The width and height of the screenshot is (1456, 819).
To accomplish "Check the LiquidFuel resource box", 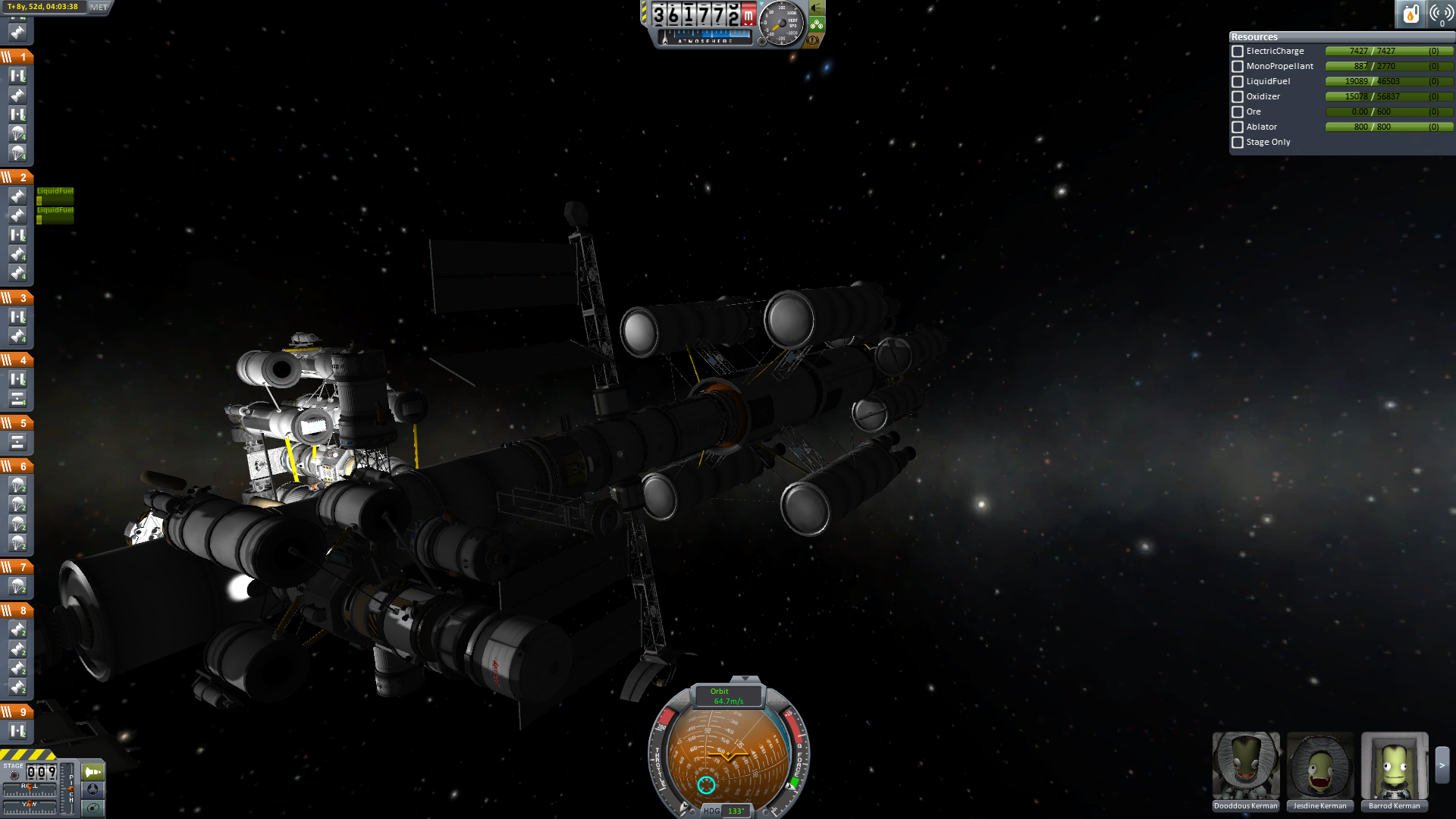I will pyautogui.click(x=1238, y=82).
